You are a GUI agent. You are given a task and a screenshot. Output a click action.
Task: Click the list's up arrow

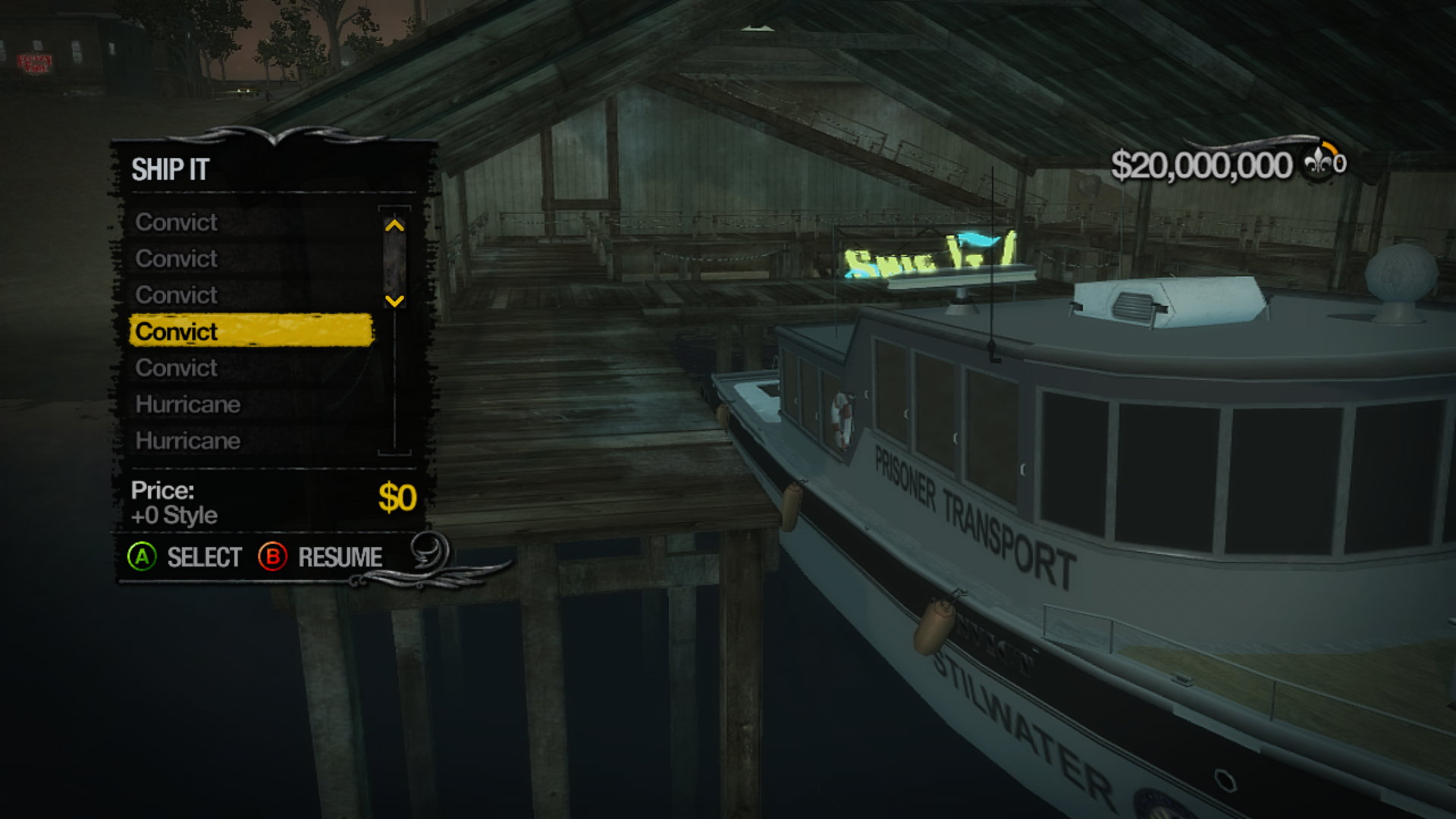[x=394, y=225]
